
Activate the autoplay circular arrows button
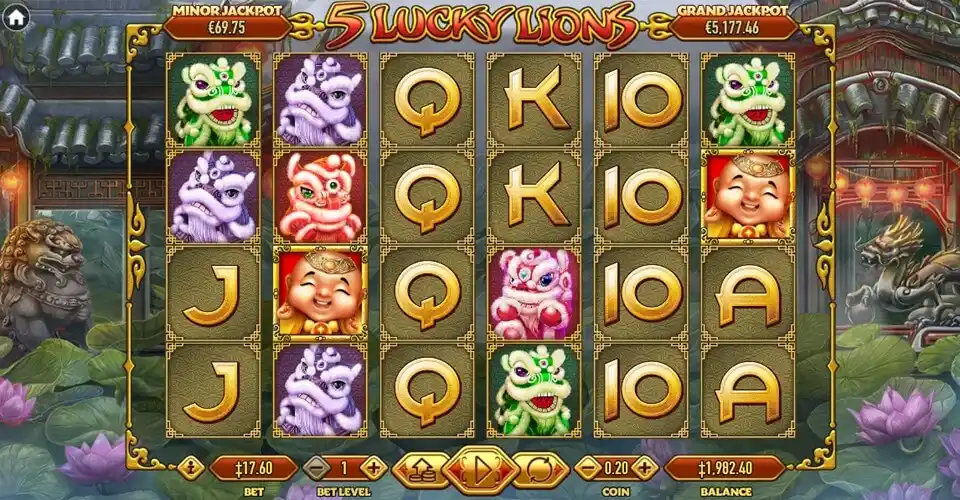click(x=538, y=467)
